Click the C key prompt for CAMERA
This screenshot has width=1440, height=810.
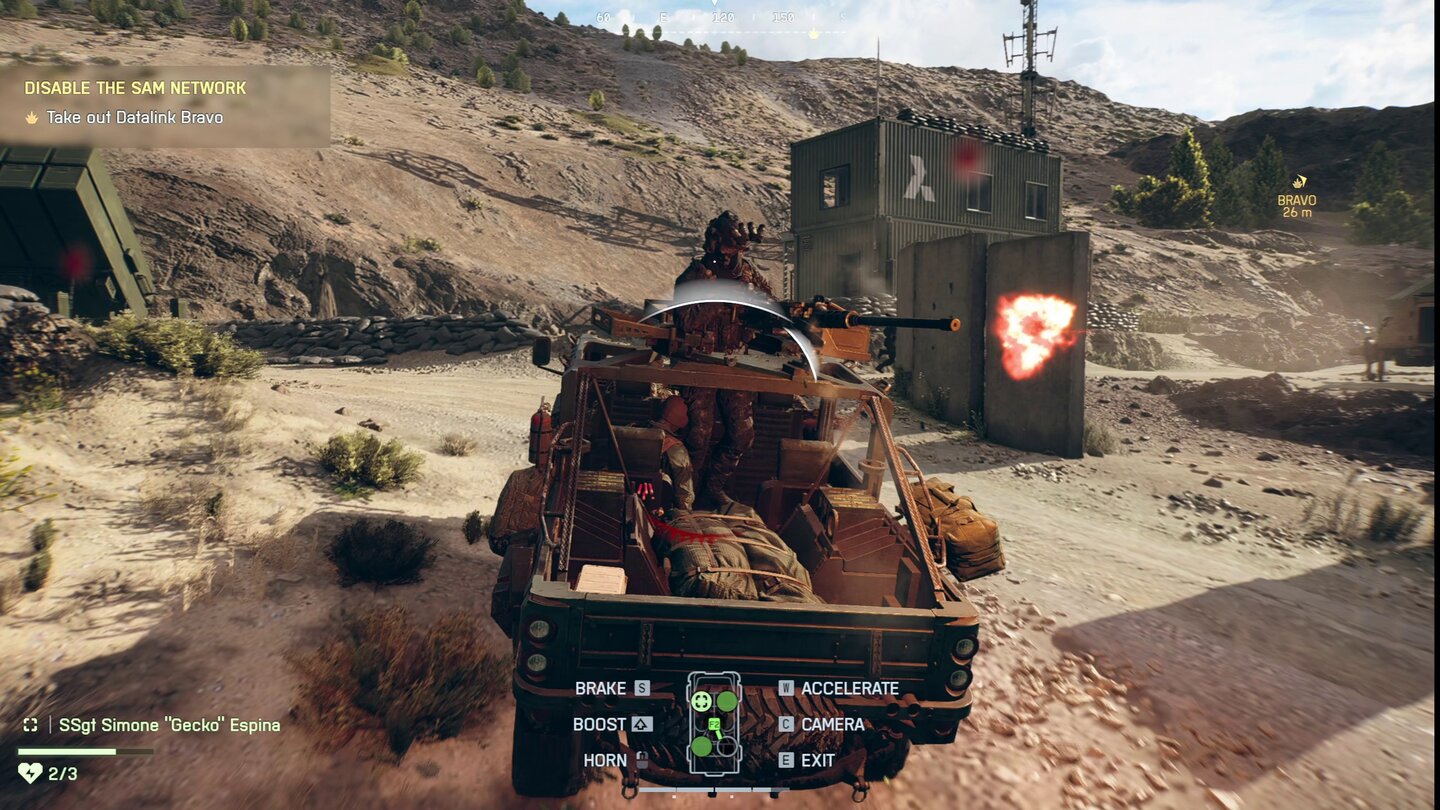click(786, 723)
